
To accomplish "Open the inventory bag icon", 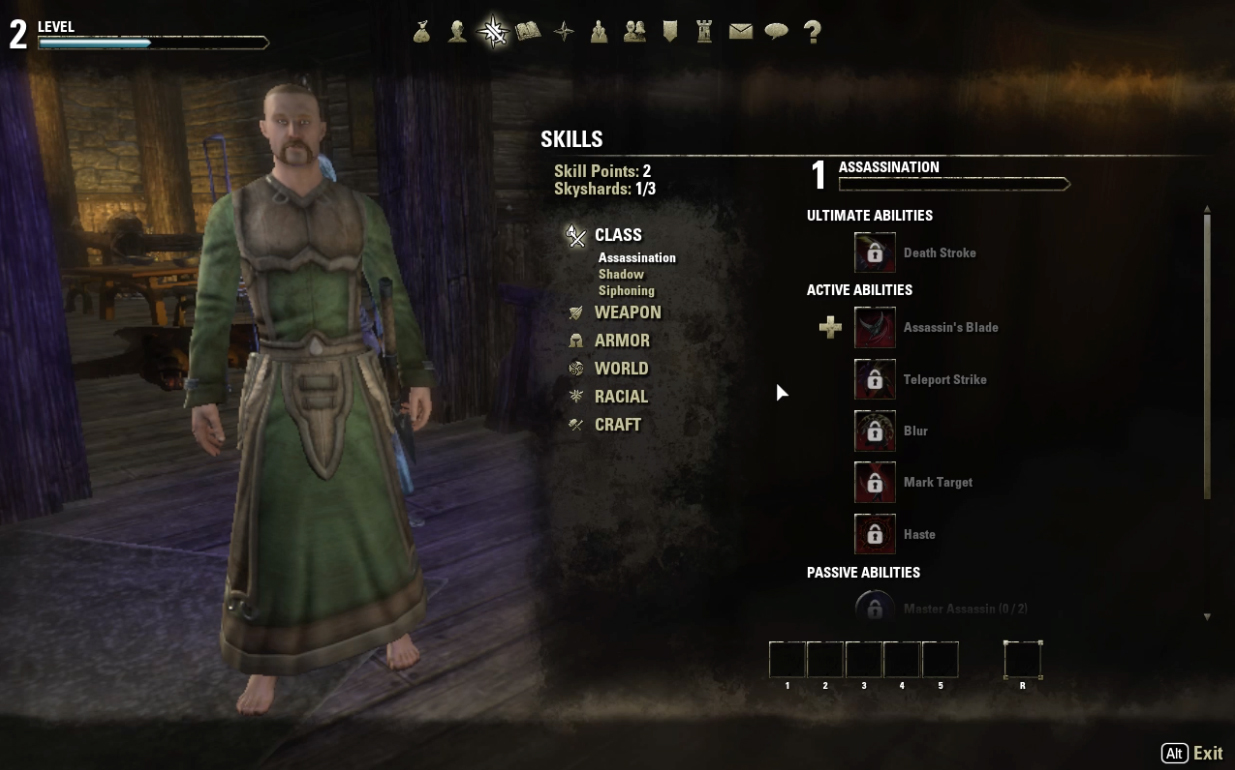I will coord(422,32).
